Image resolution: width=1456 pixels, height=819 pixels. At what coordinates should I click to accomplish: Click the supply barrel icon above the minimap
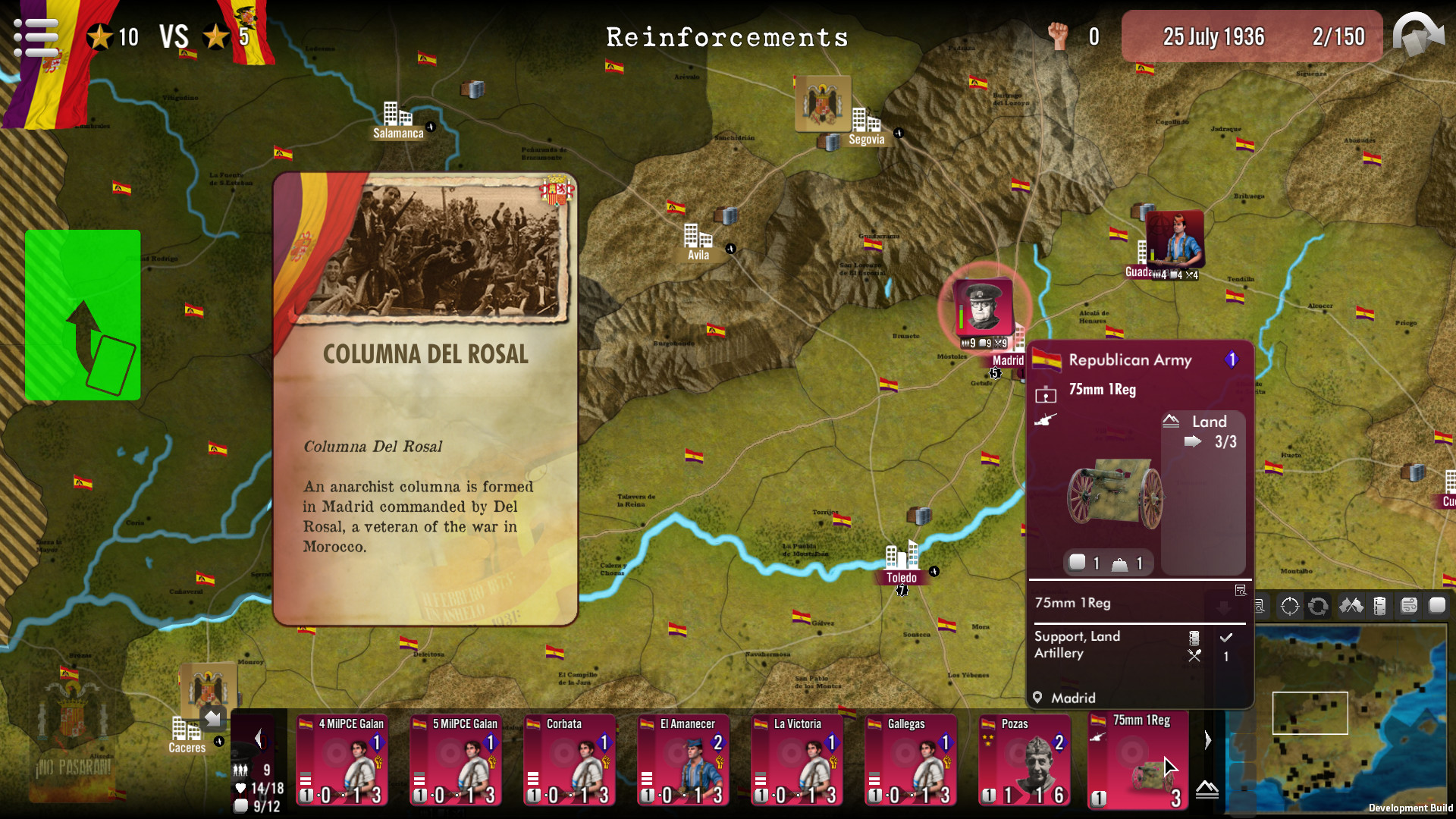coord(1379,607)
